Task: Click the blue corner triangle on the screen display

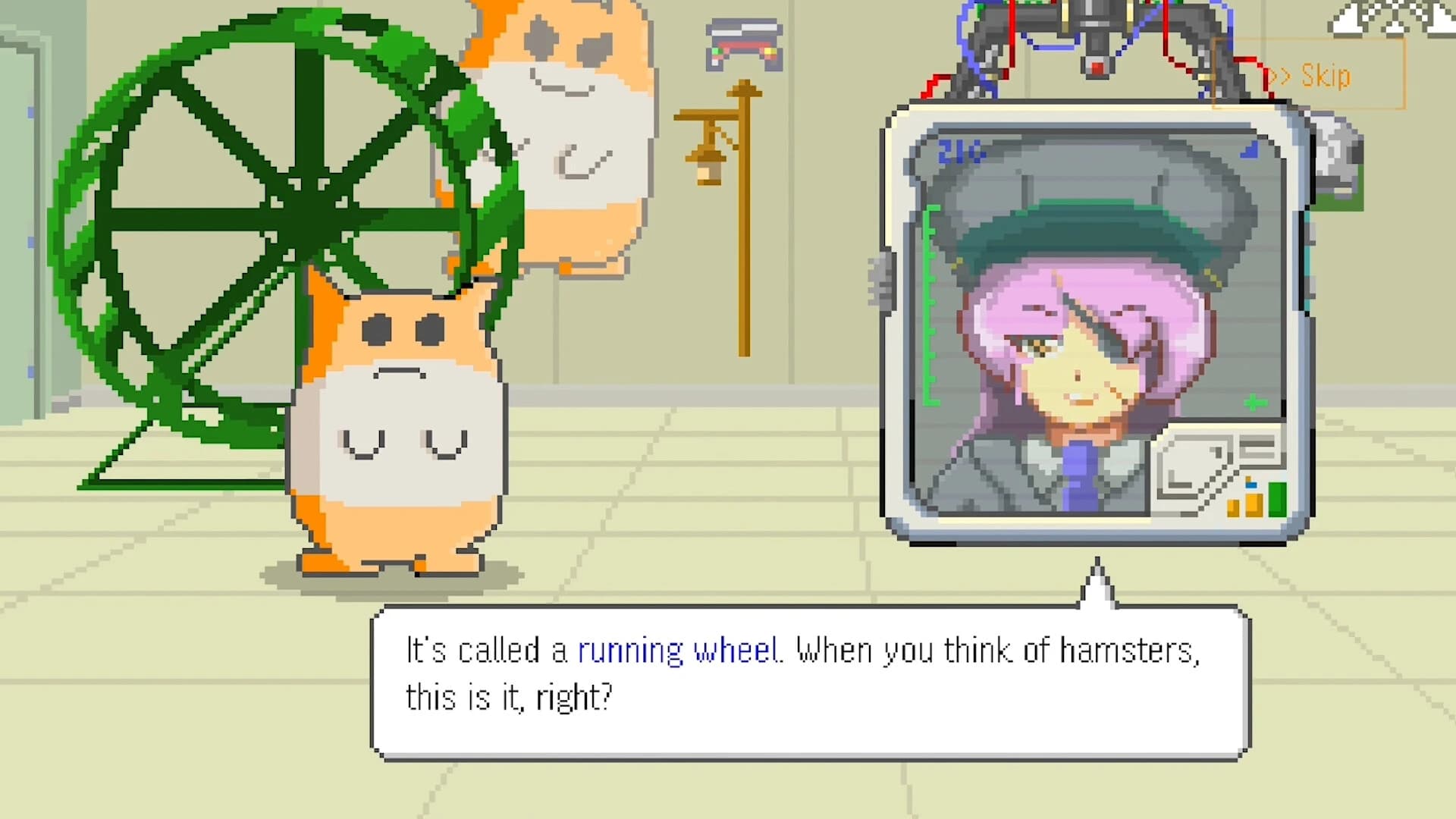Action: pyautogui.click(x=1250, y=150)
